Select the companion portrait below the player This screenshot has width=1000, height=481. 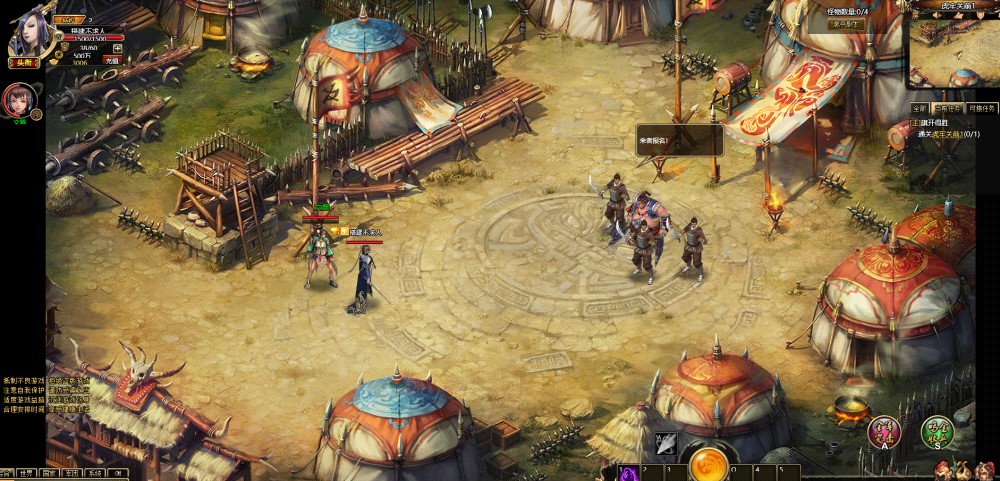[x=17, y=101]
